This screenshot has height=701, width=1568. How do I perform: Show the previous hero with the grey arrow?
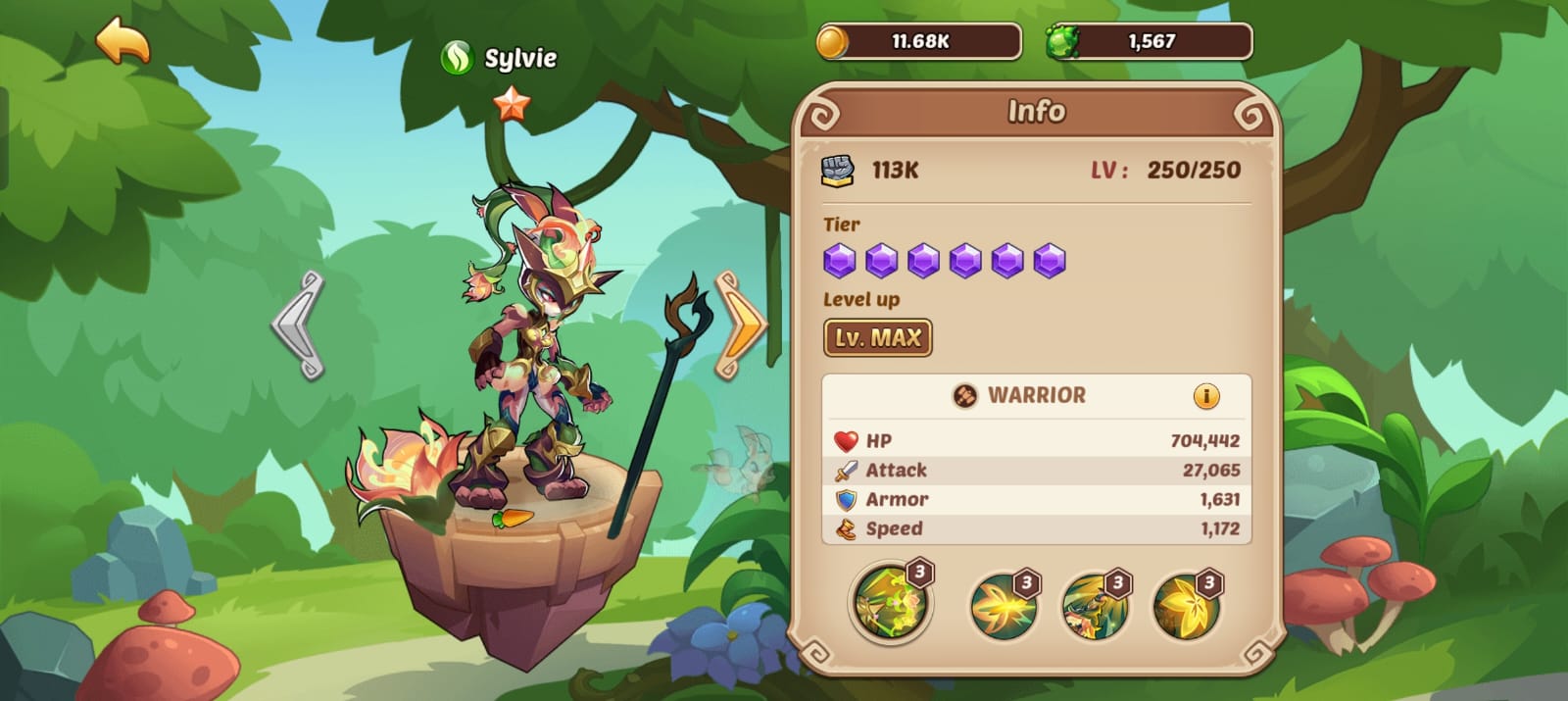tap(299, 325)
